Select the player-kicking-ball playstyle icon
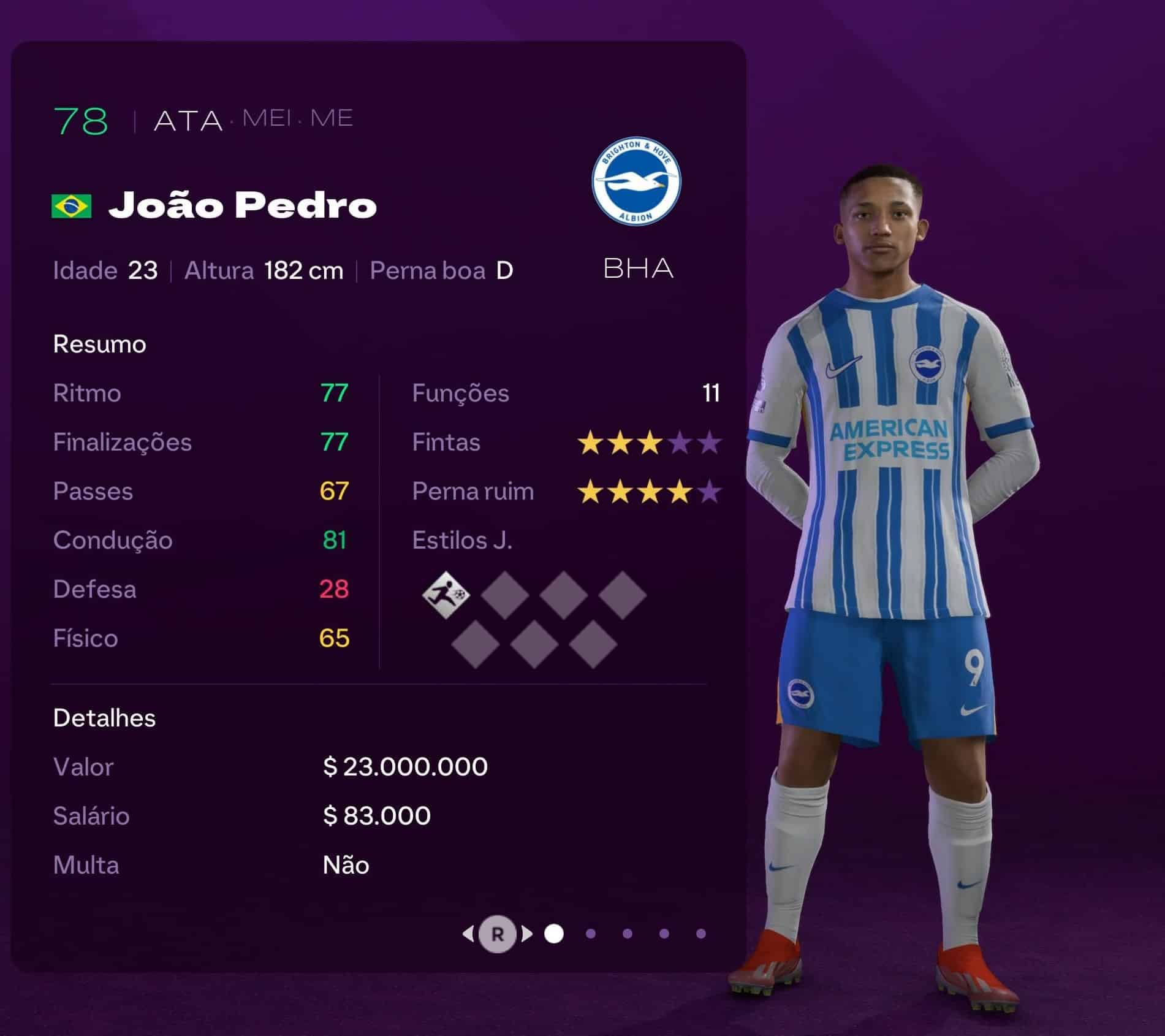Screen dimensions: 1165x1036 coord(446,594)
